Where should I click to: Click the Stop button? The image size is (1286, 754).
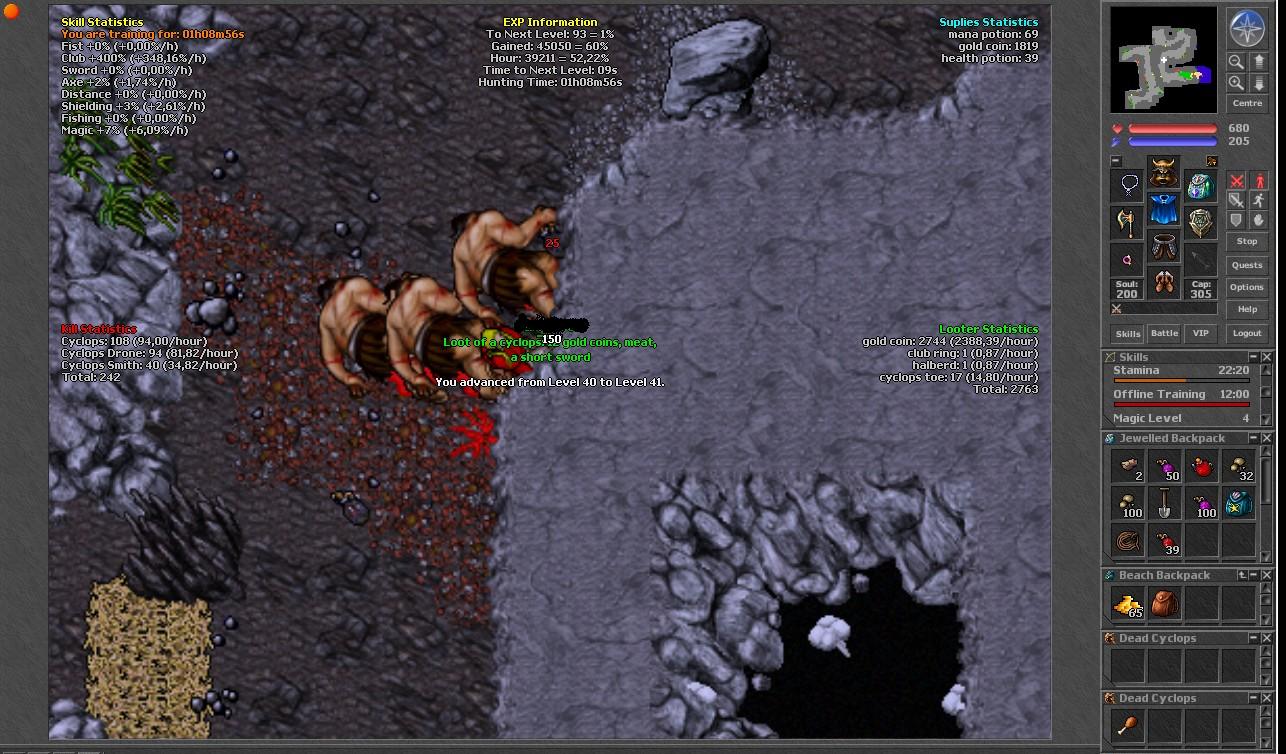(1247, 241)
